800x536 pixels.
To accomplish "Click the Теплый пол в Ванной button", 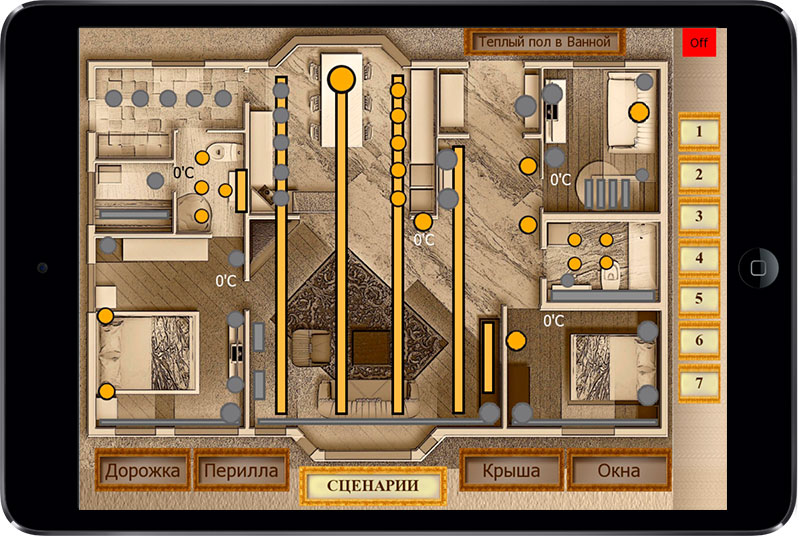I will click(545, 43).
